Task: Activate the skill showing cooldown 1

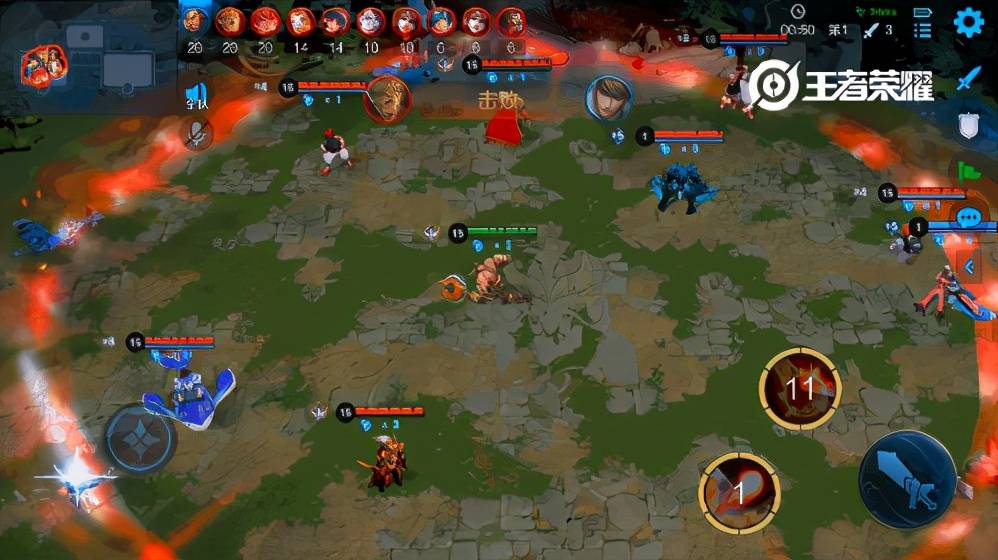Action: point(740,491)
